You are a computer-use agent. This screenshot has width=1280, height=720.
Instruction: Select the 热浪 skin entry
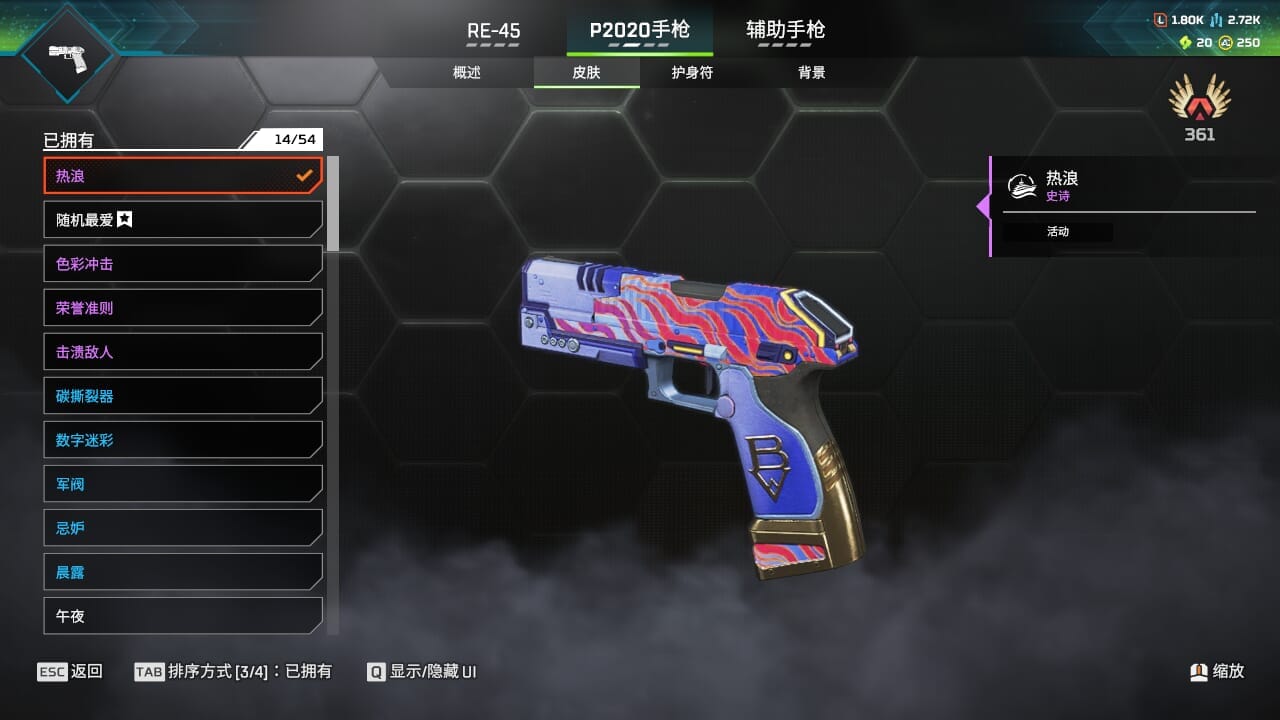[x=183, y=176]
